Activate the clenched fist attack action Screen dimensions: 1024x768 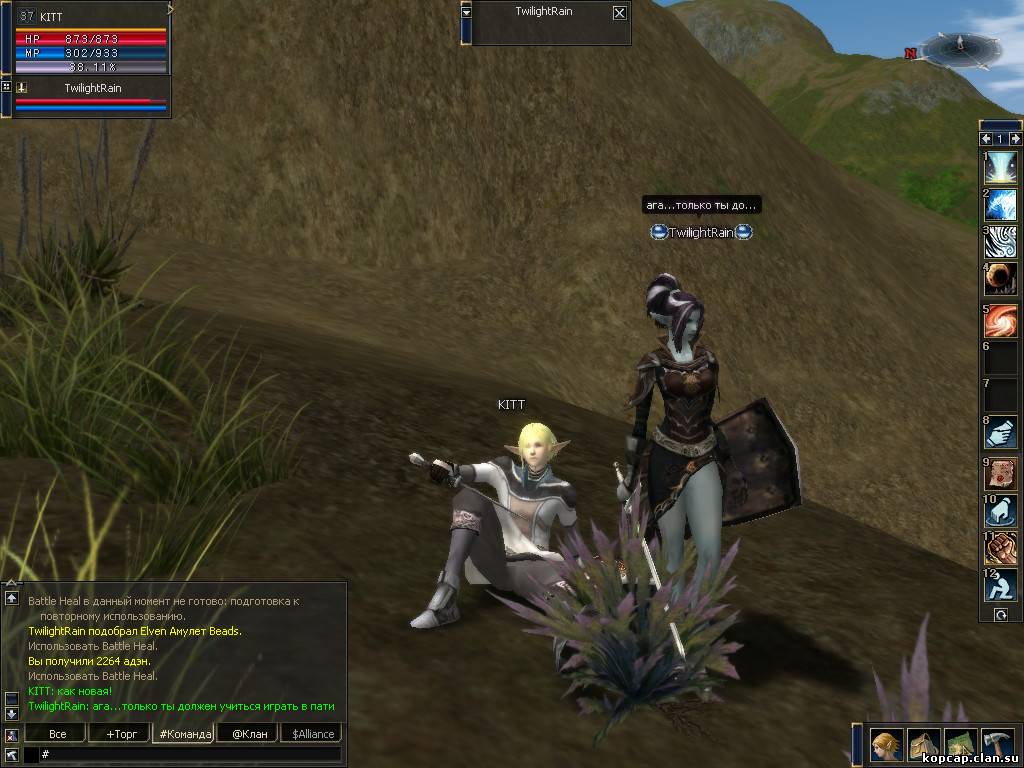coord(1000,547)
